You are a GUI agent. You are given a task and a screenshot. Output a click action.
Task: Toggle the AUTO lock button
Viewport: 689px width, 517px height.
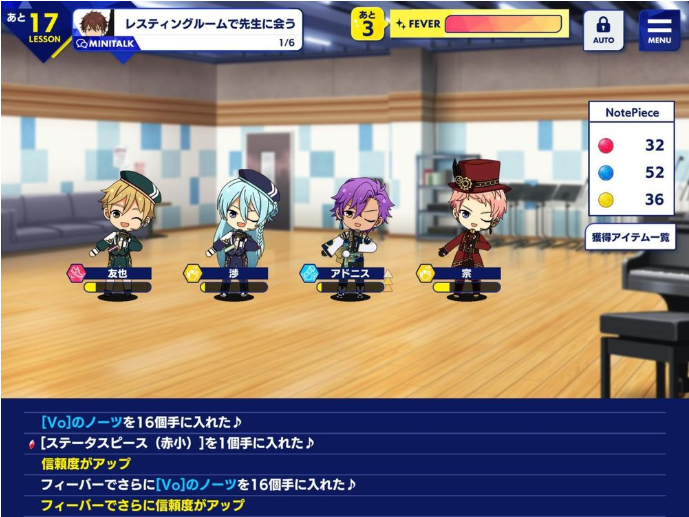603,30
